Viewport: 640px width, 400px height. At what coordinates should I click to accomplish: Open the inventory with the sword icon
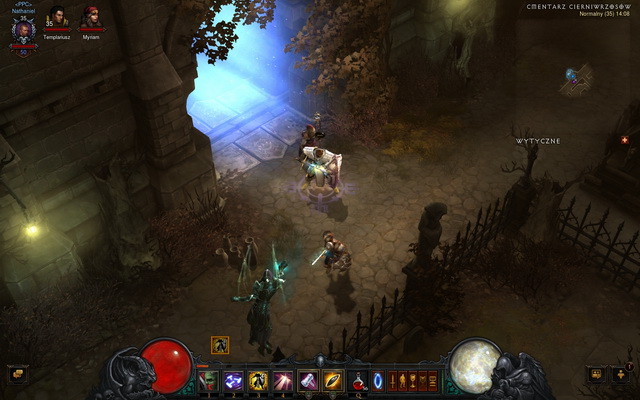393,380
